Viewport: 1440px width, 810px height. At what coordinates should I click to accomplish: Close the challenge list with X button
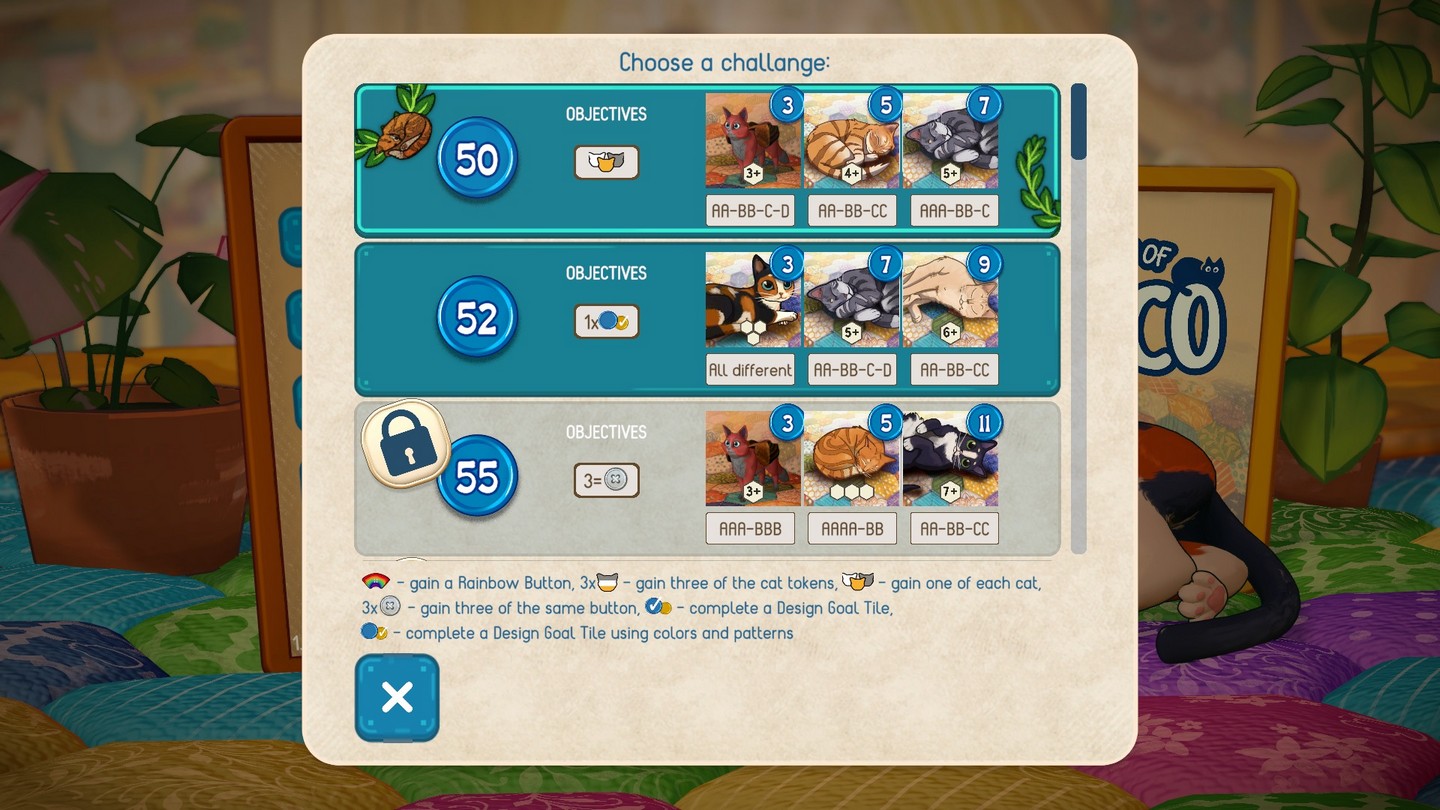click(397, 698)
